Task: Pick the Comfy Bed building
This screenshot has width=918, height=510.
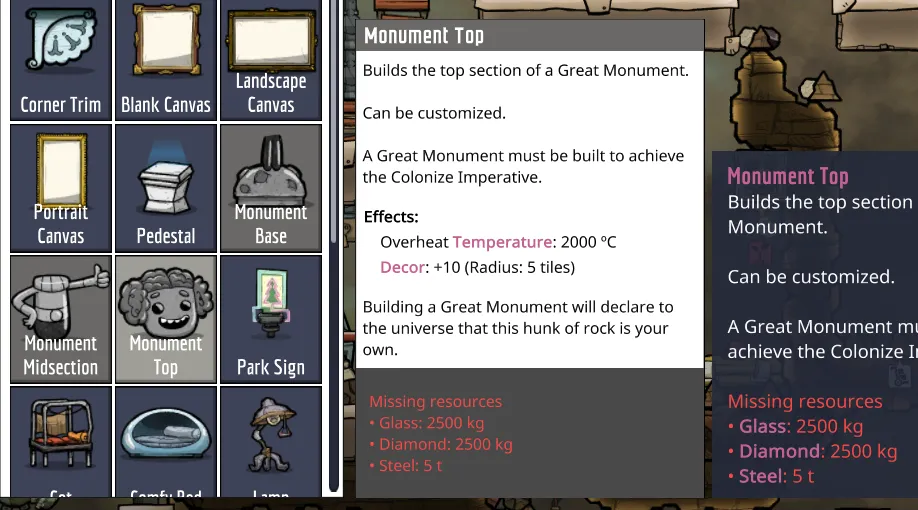Action: pos(166,442)
